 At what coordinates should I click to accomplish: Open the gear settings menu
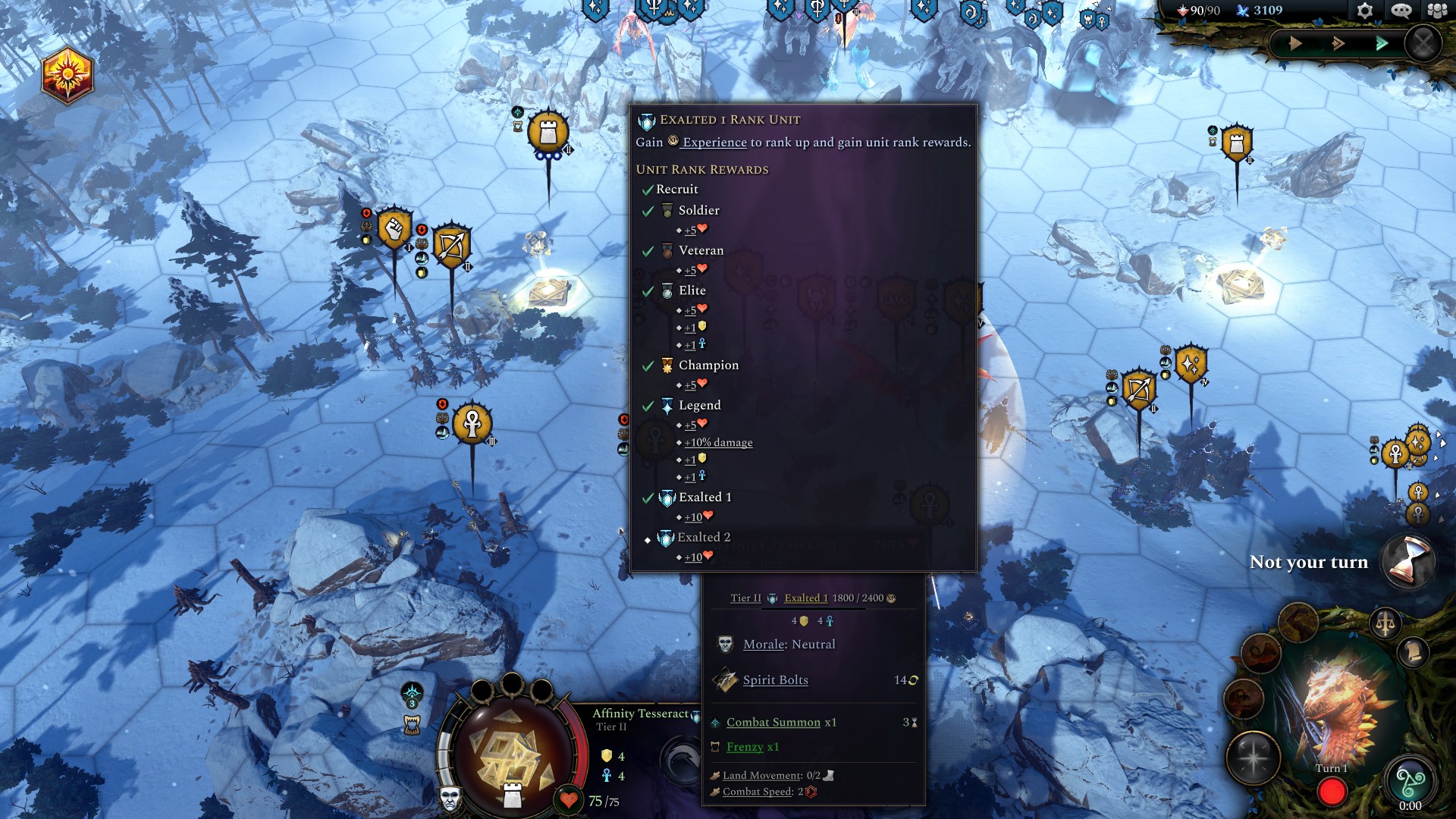(1364, 11)
